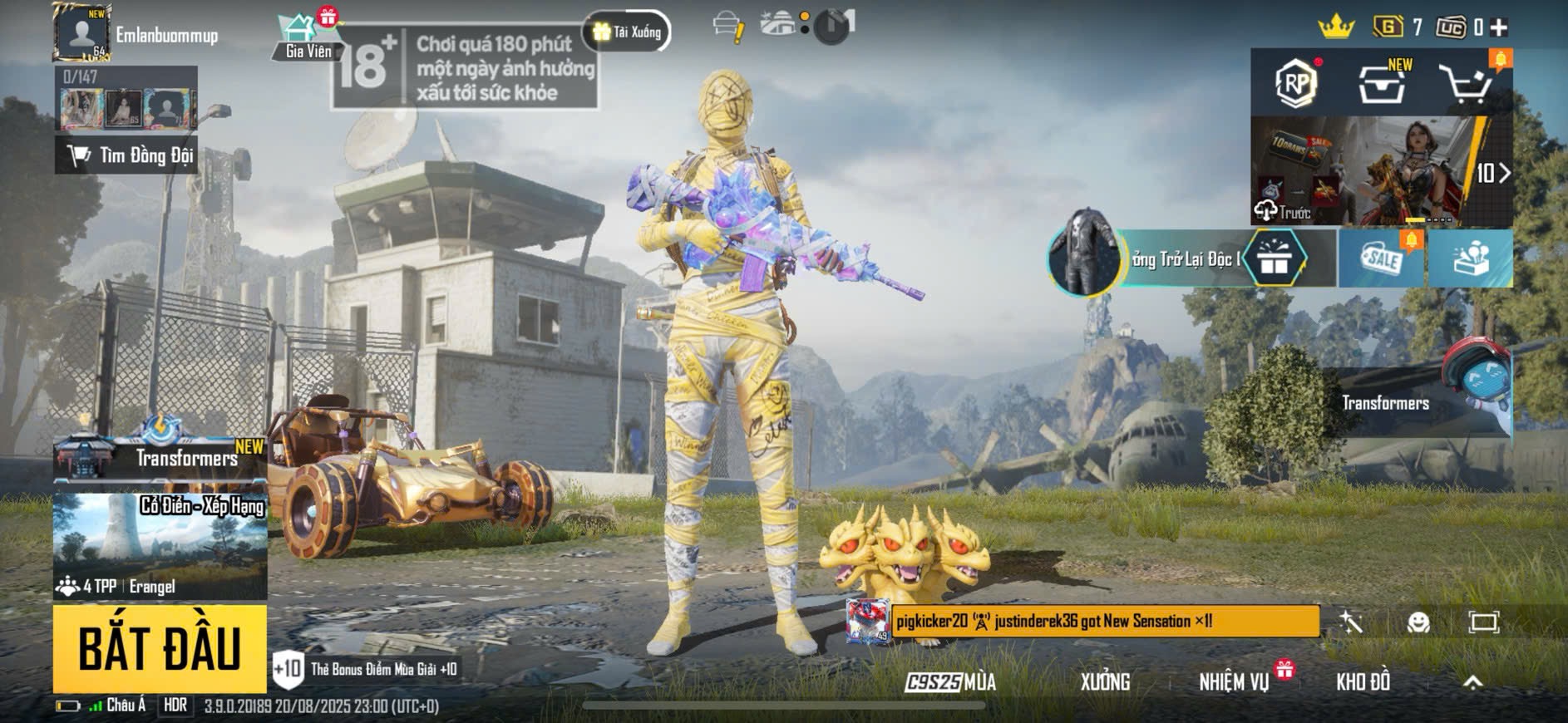The height and width of the screenshot is (723, 1568).
Task: Open the emote smiley face icon
Action: pos(1418,622)
